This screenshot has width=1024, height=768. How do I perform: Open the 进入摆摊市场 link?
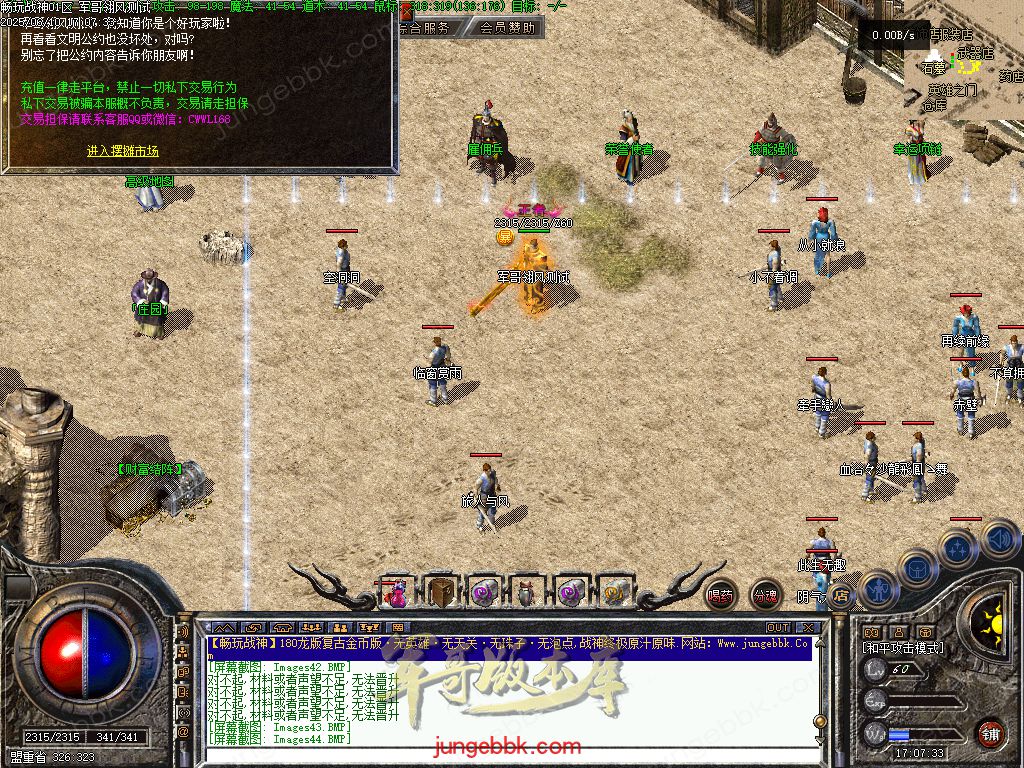pyautogui.click(x=122, y=151)
